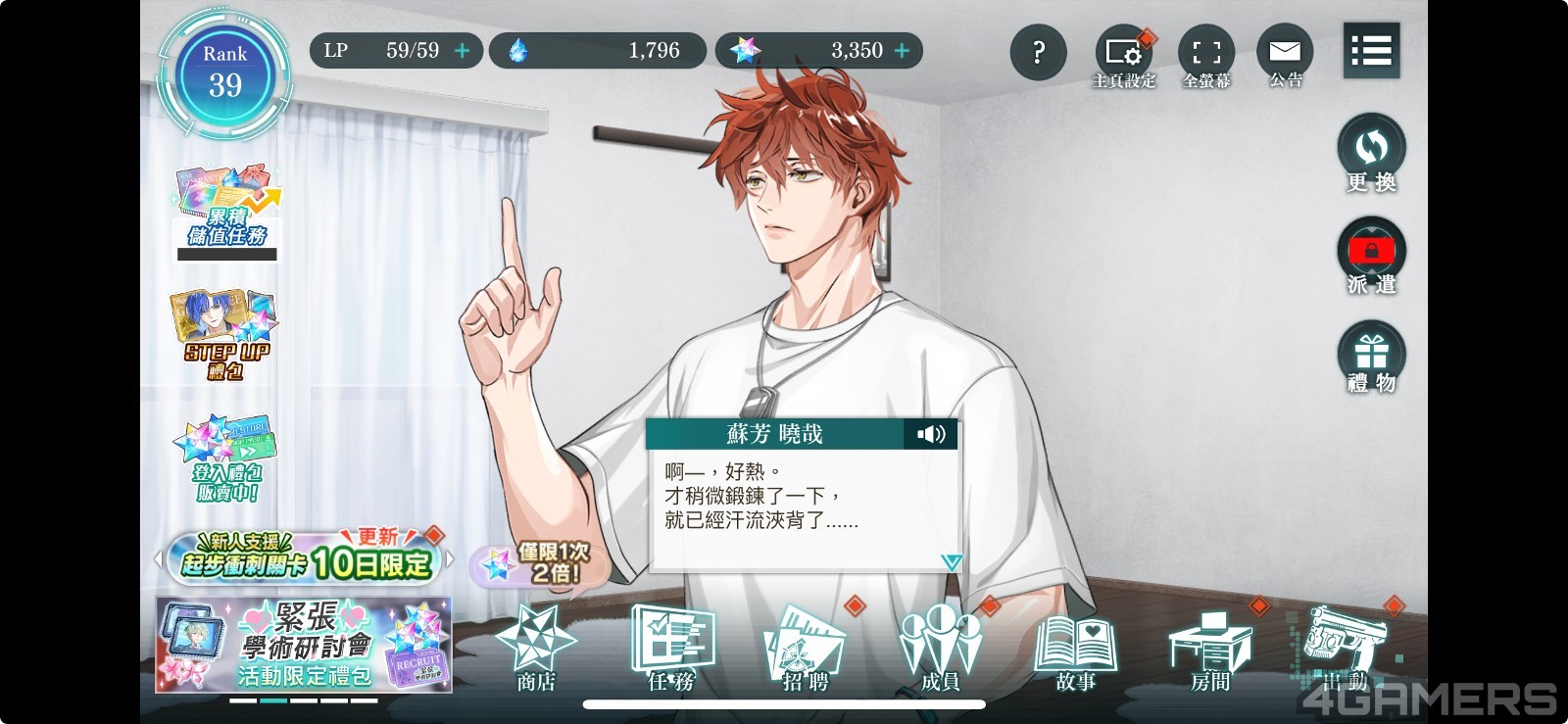The width and height of the screenshot is (1568, 724).
Task: Open the 任務 missions menu
Action: click(x=672, y=648)
